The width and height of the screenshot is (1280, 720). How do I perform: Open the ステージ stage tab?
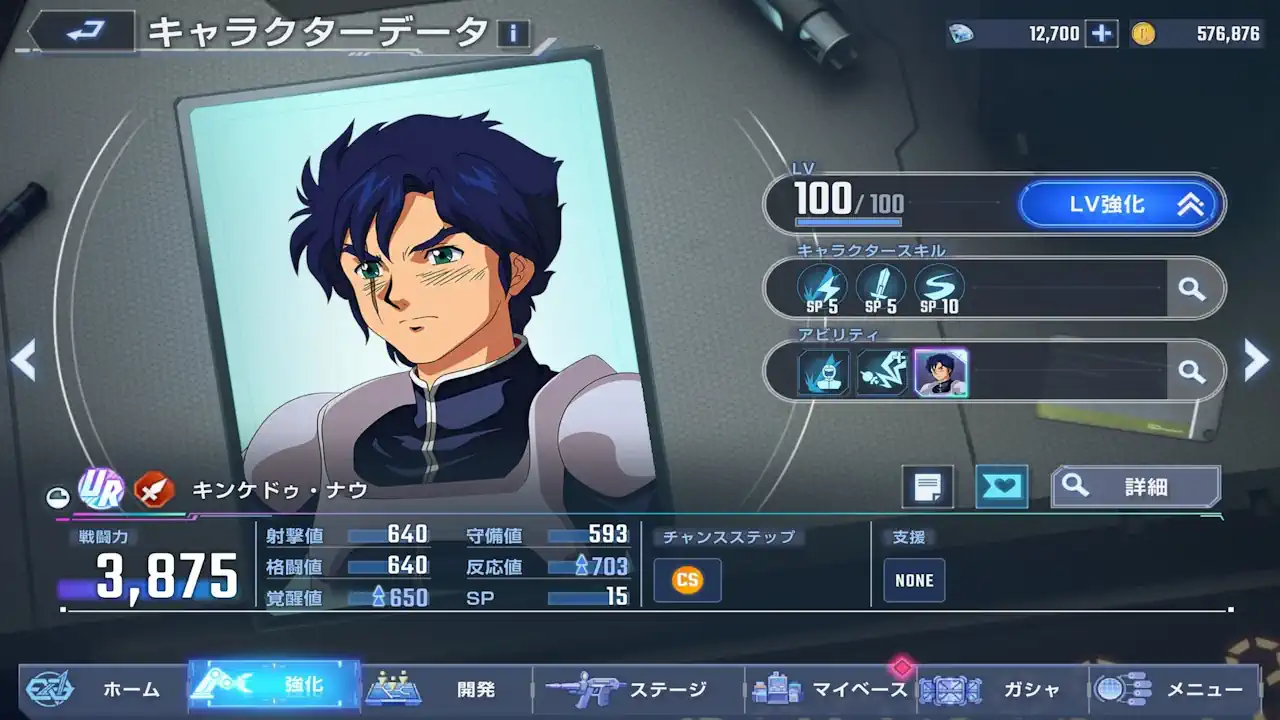point(640,689)
